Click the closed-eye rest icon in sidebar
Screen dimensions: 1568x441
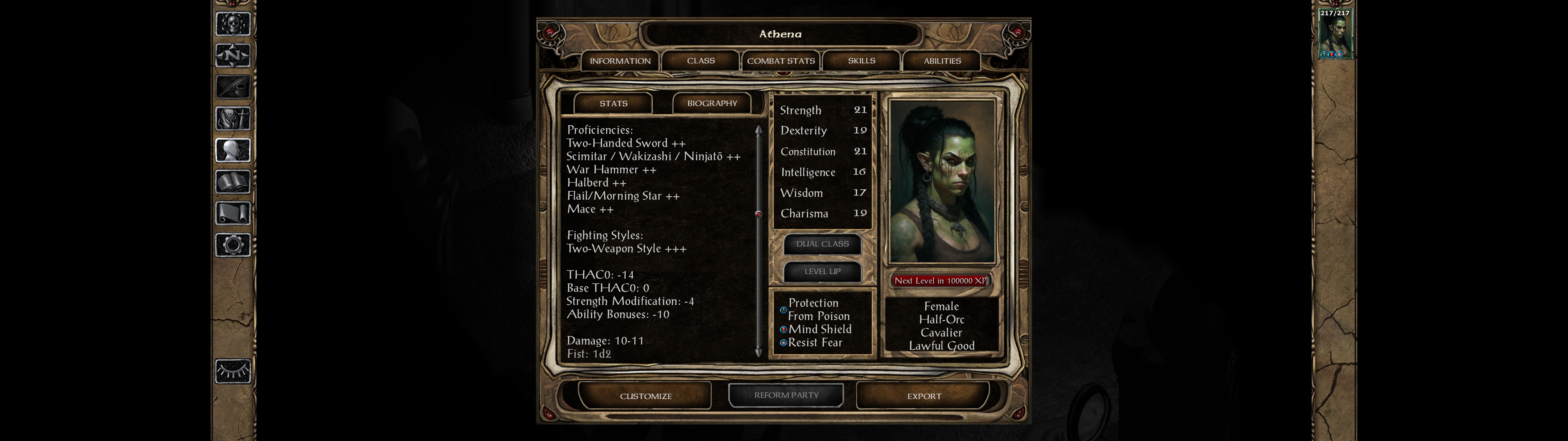coord(233,371)
